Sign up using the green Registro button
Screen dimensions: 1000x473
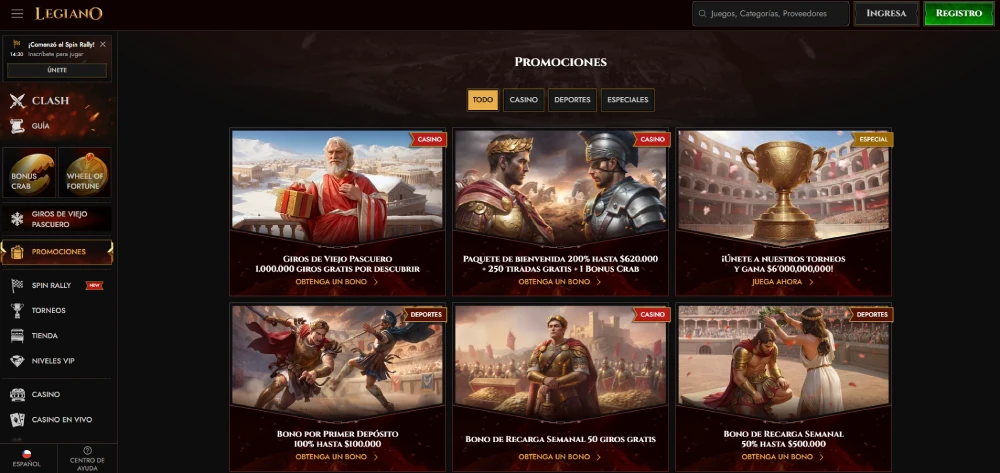958,14
